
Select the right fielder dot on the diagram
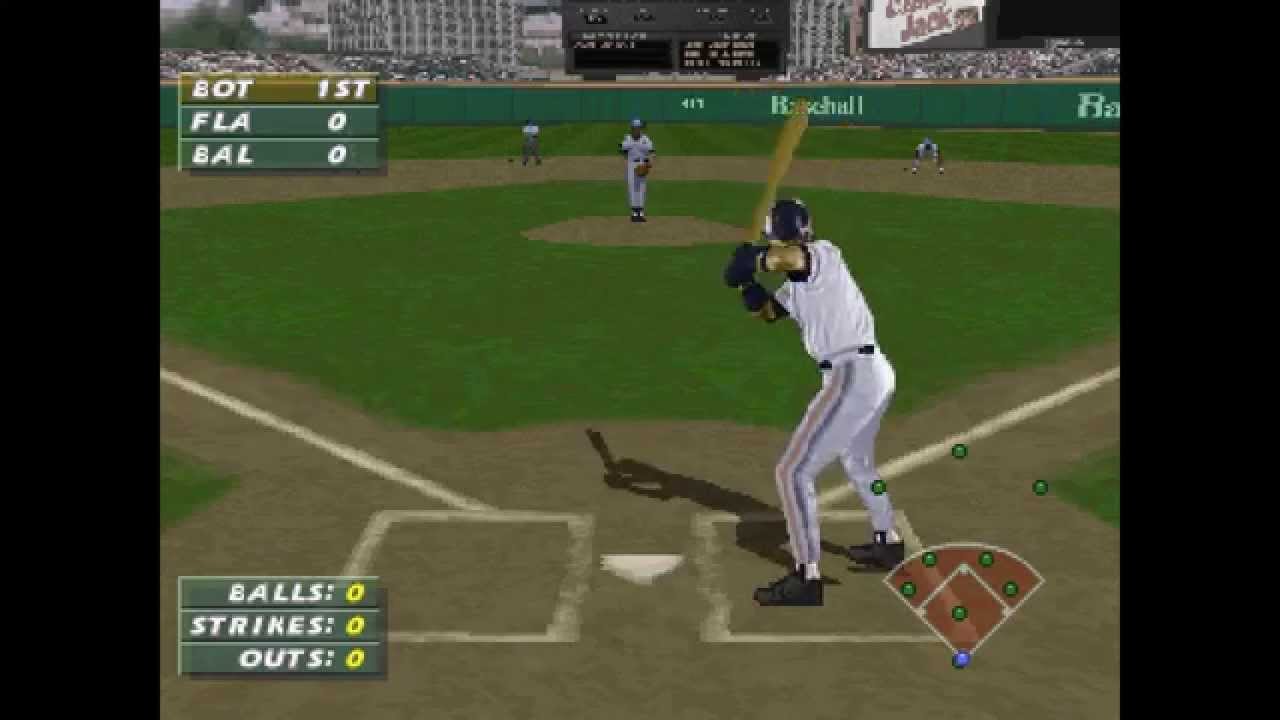click(1040, 487)
